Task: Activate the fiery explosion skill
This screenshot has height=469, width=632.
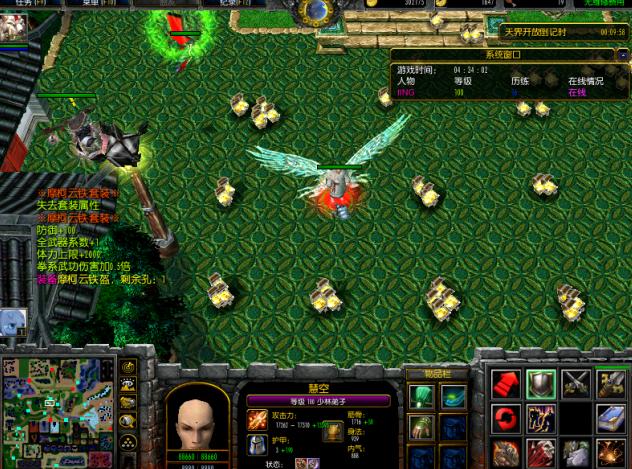Action: point(611,452)
